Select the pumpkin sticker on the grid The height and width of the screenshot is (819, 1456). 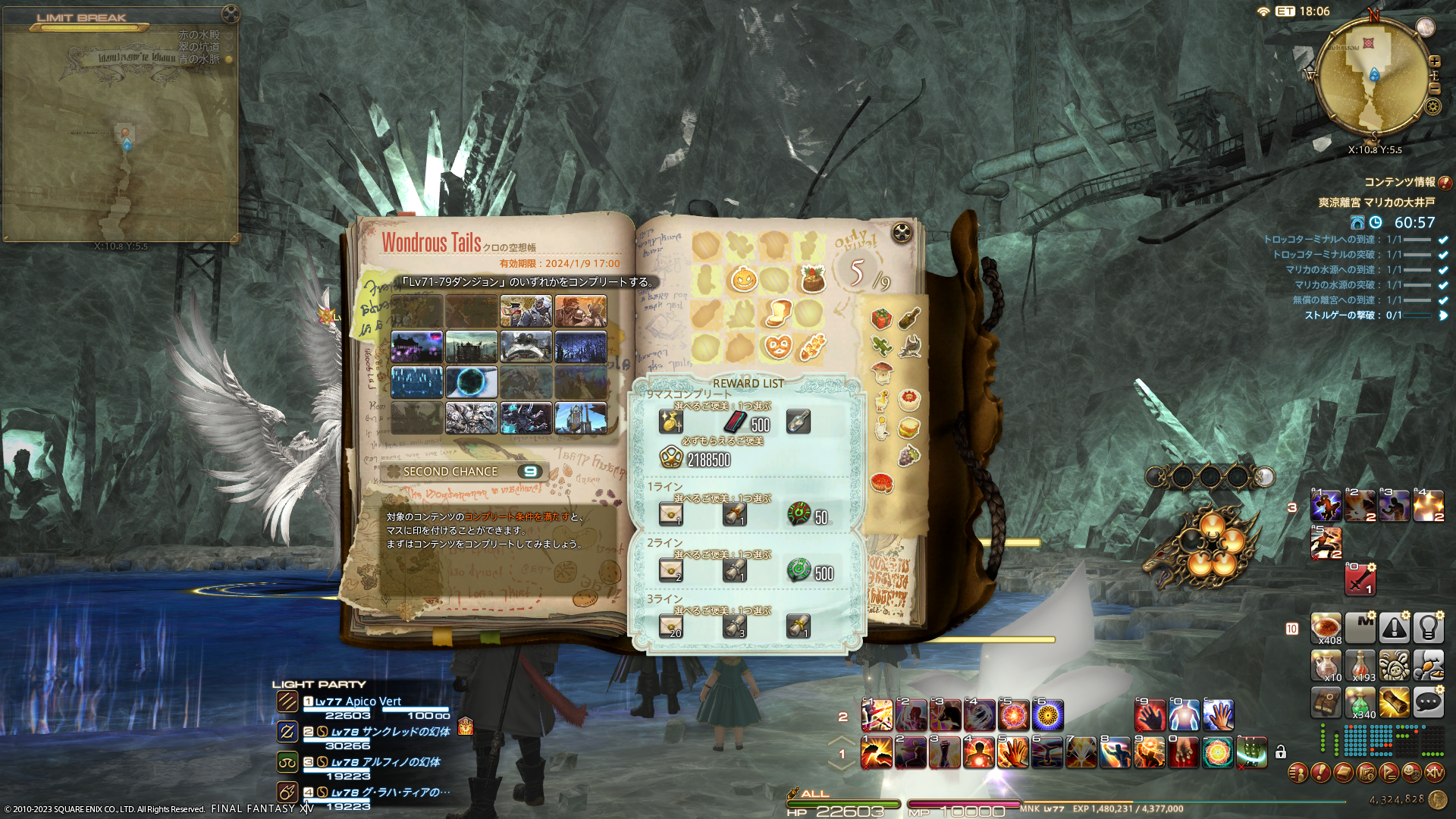[x=743, y=279]
